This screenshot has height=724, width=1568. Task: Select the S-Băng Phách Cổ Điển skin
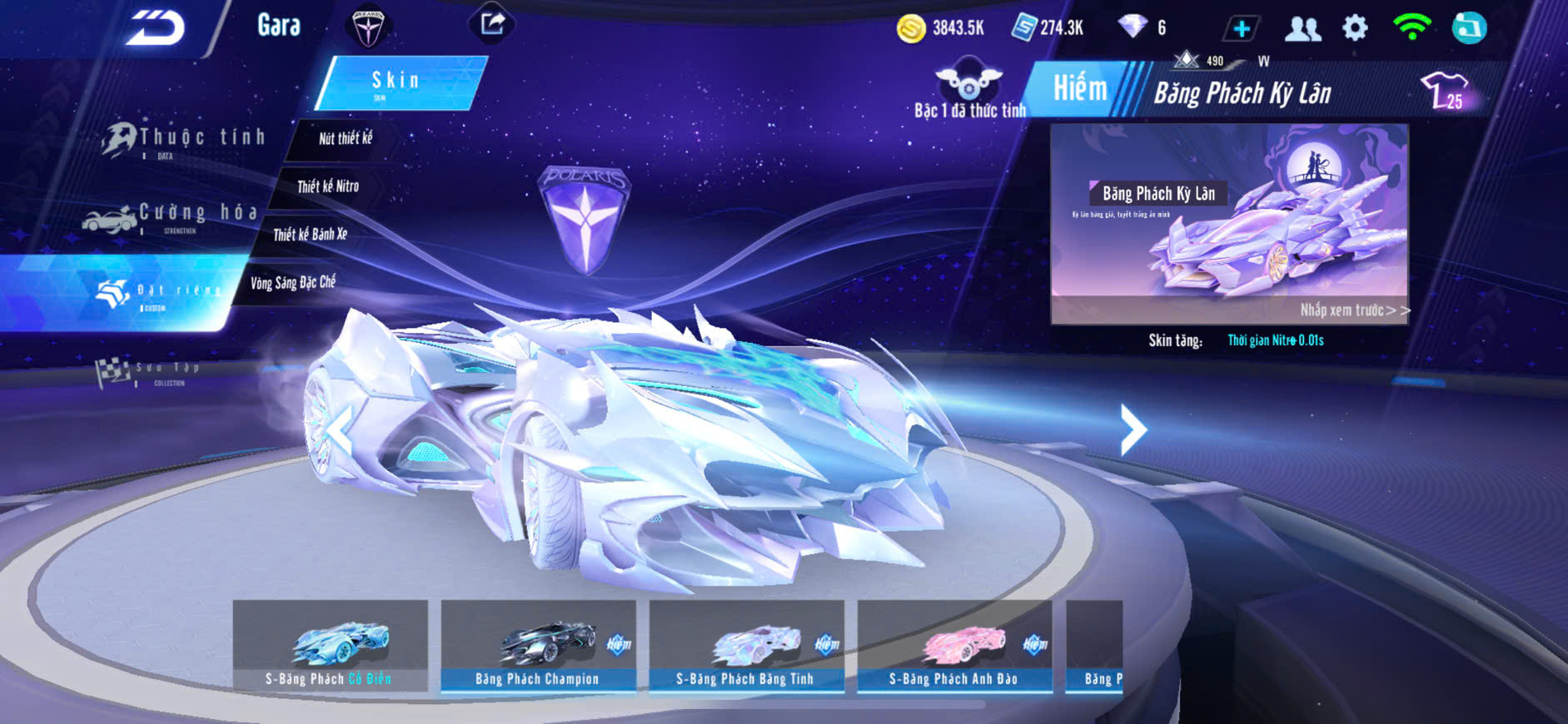tap(330, 646)
